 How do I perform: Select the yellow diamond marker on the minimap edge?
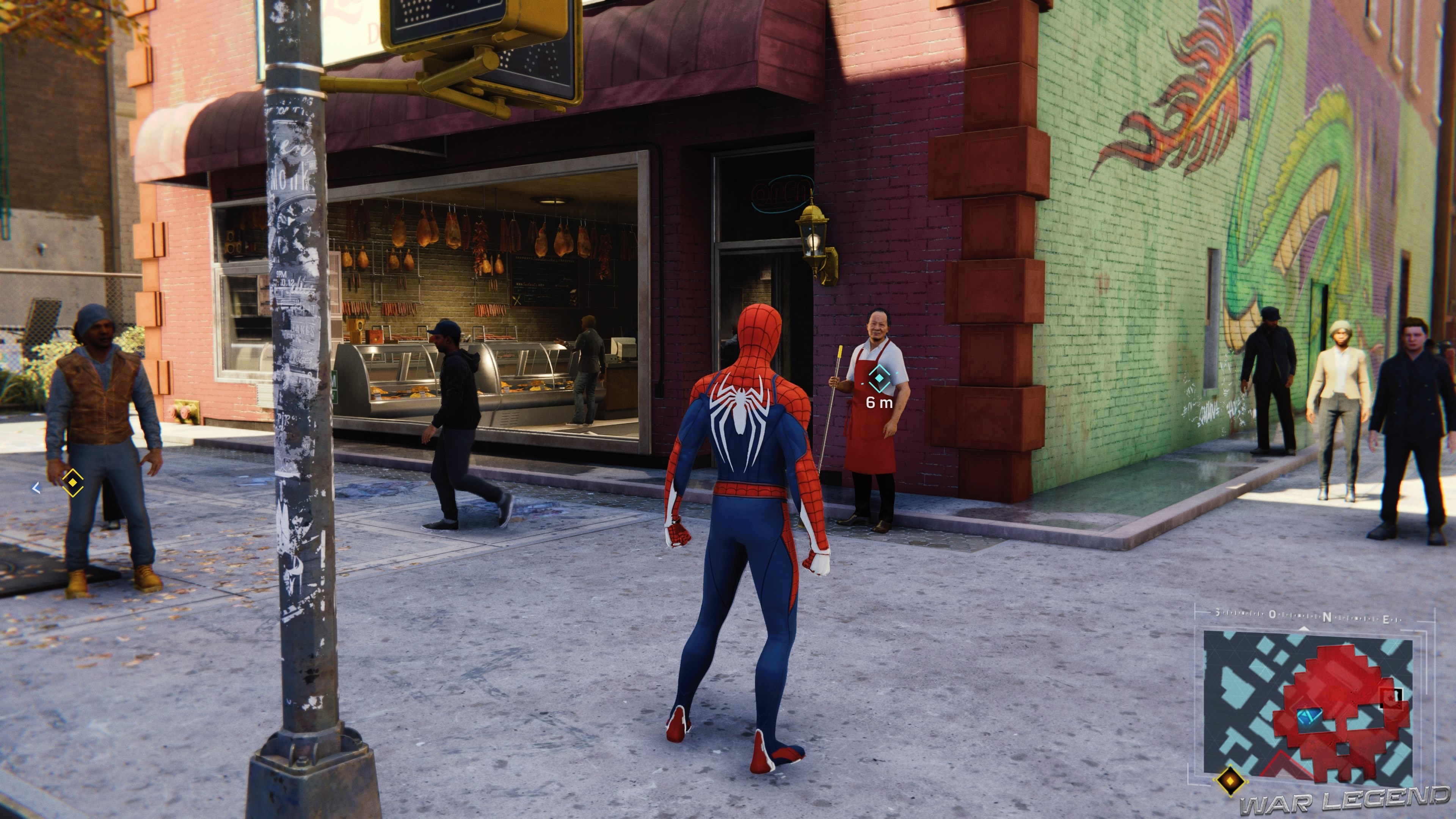pos(1229,781)
